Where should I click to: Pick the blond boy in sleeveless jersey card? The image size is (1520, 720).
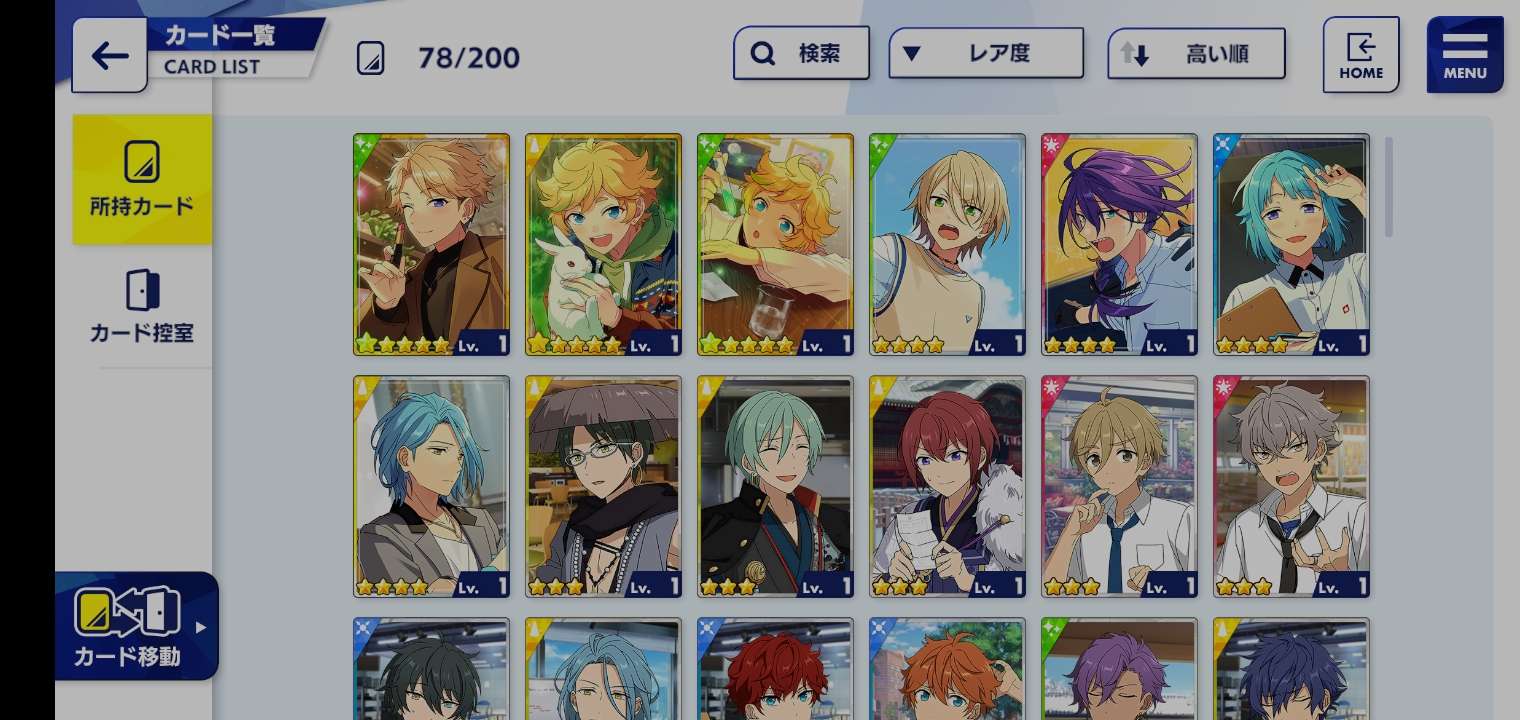(x=947, y=244)
